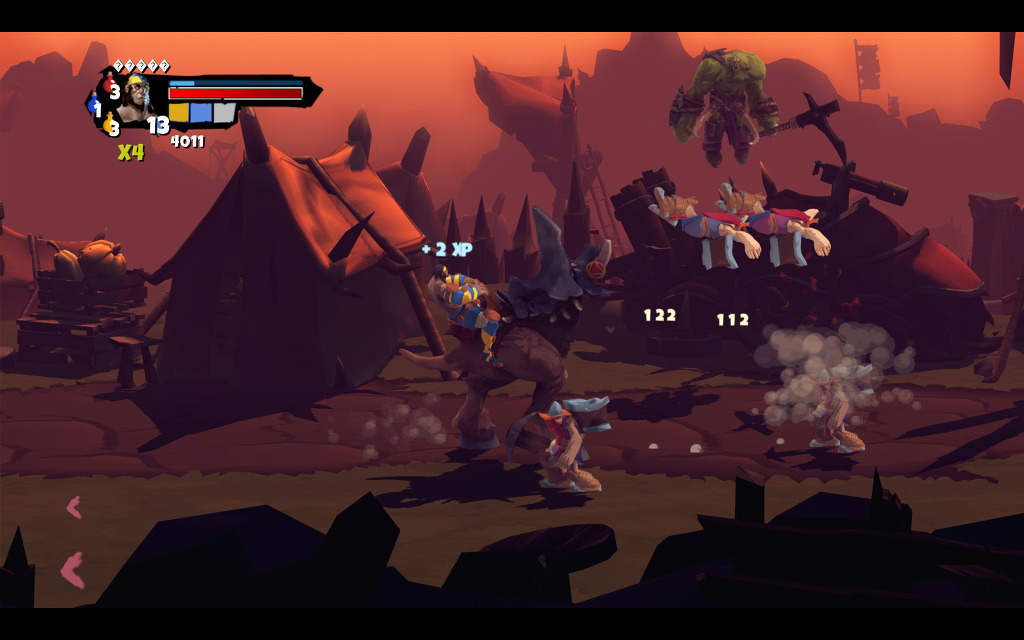
Task: Click the yellow square under the health bar
Action: tap(179, 112)
